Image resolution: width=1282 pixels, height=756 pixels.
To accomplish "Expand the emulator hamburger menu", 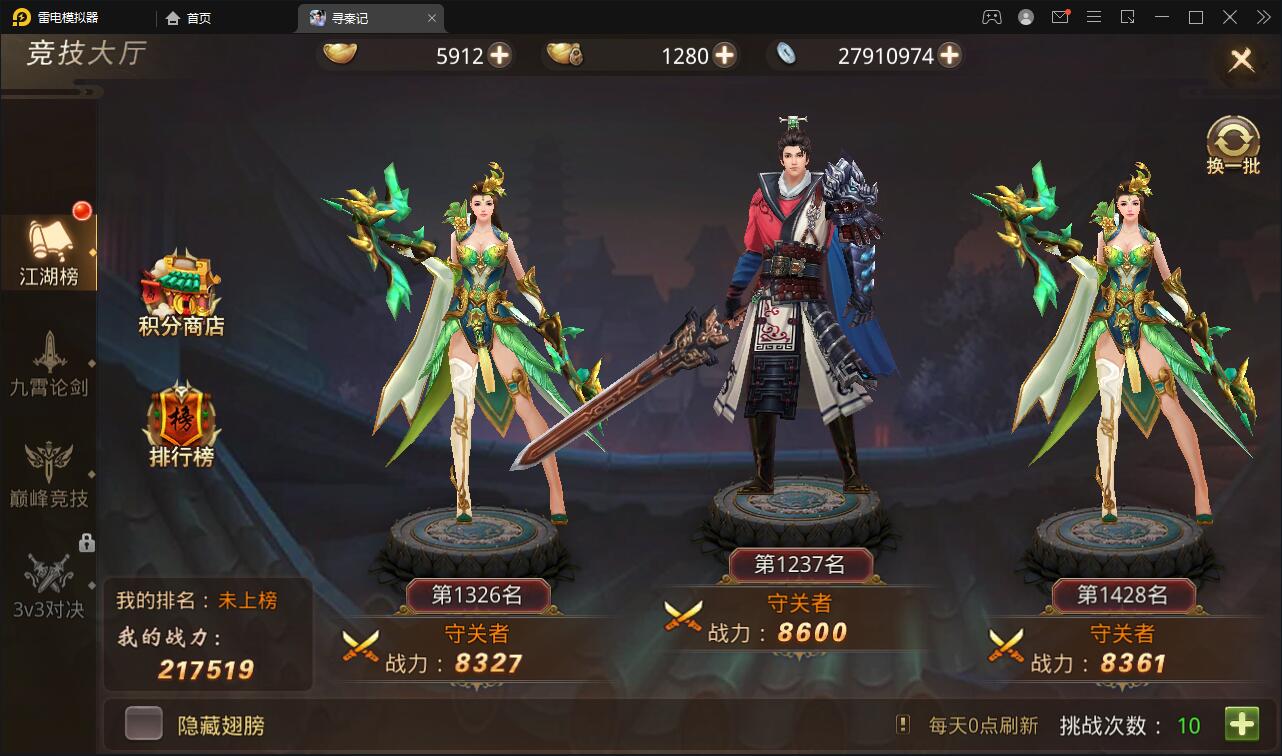I will tap(1094, 17).
